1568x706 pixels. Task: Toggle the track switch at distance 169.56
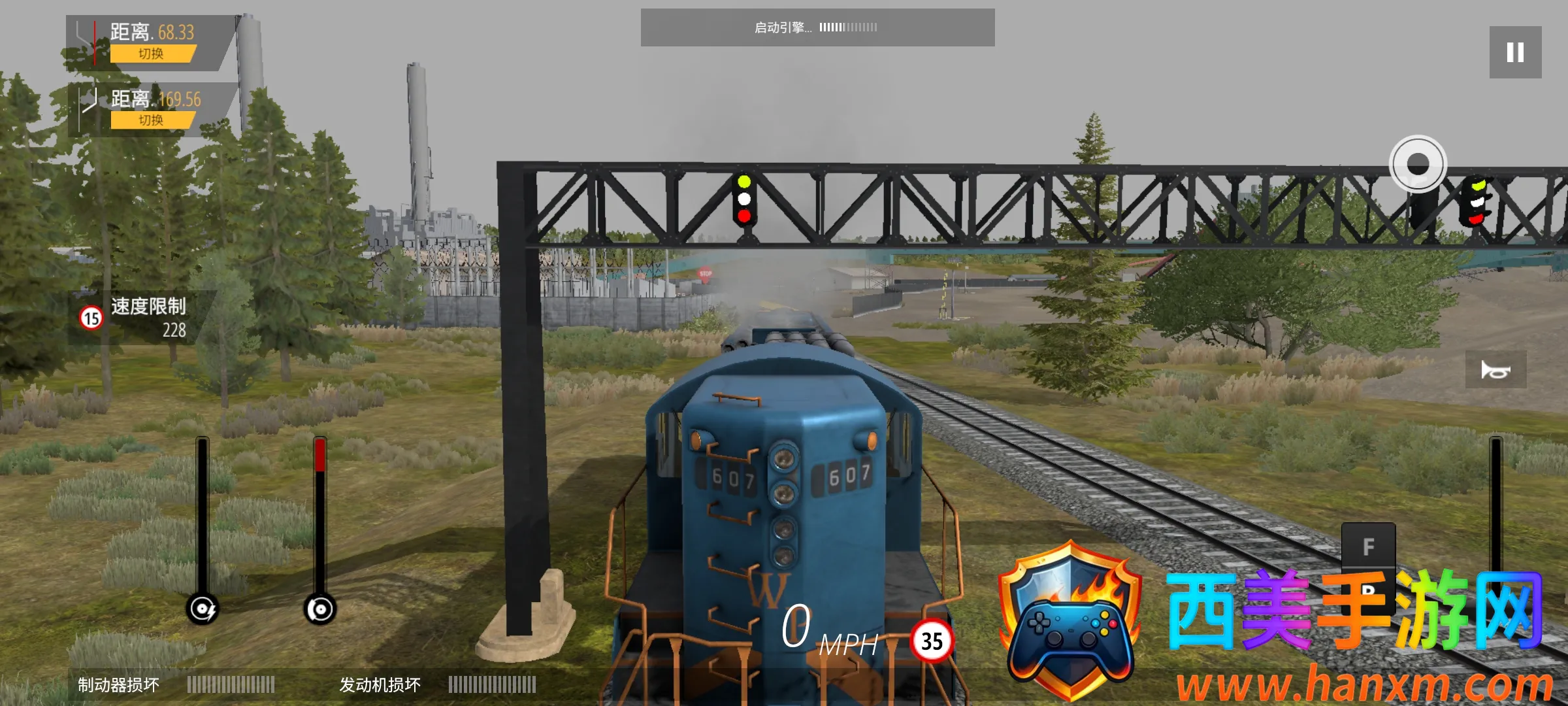[152, 120]
